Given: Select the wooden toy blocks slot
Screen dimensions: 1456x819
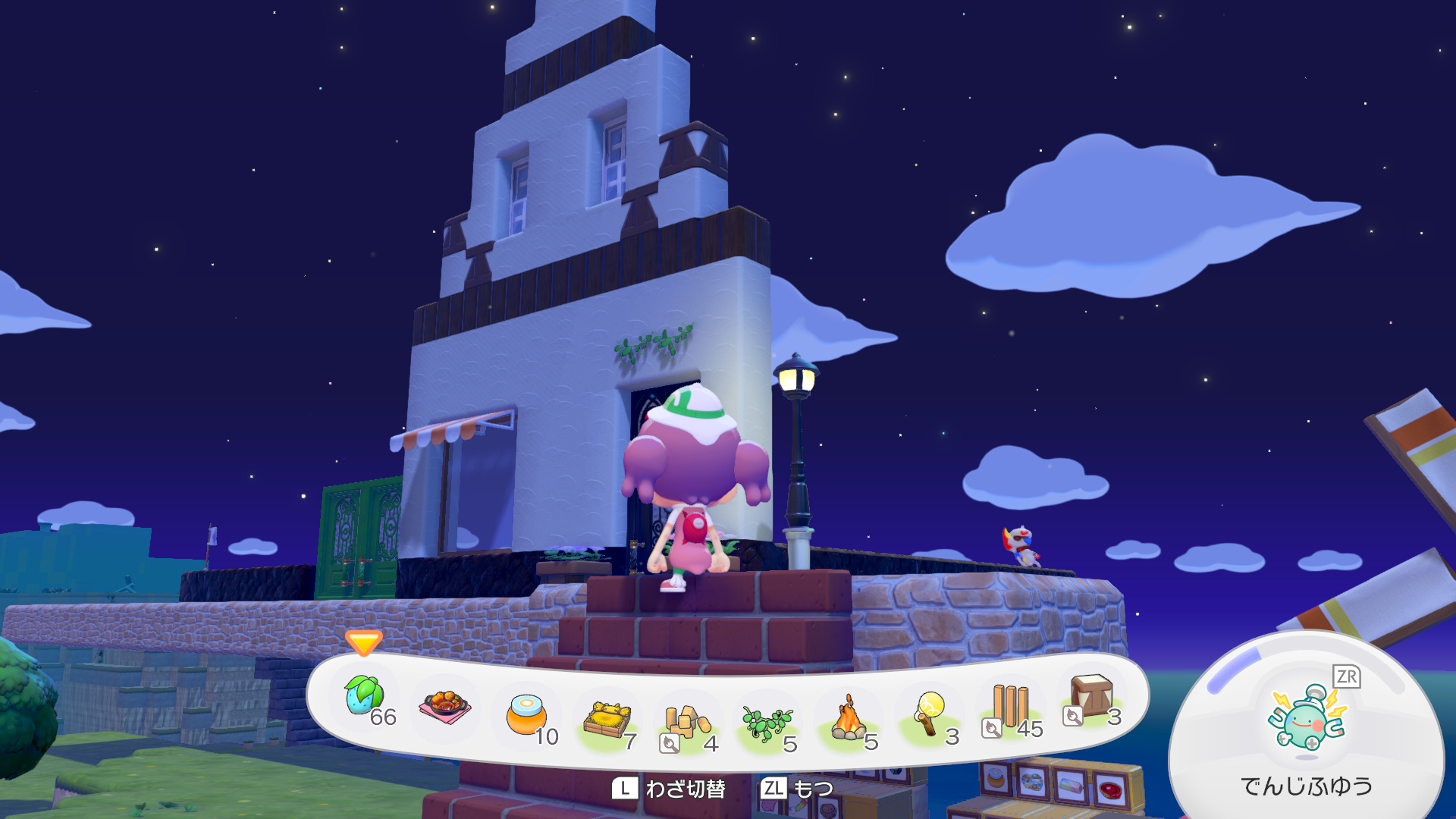Looking at the screenshot, I should coord(687,724).
